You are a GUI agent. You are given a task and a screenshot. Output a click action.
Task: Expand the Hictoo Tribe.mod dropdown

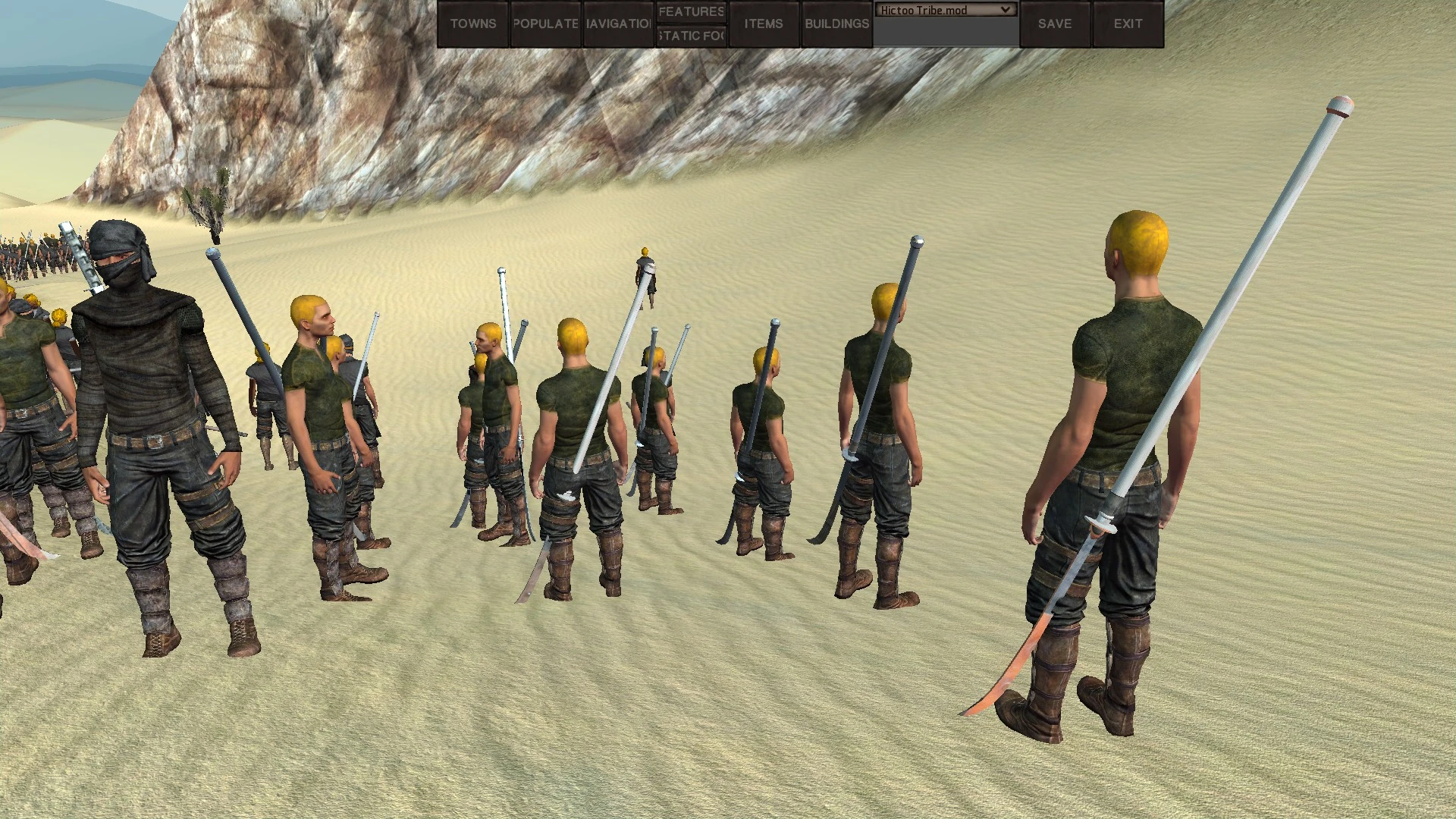pos(945,10)
